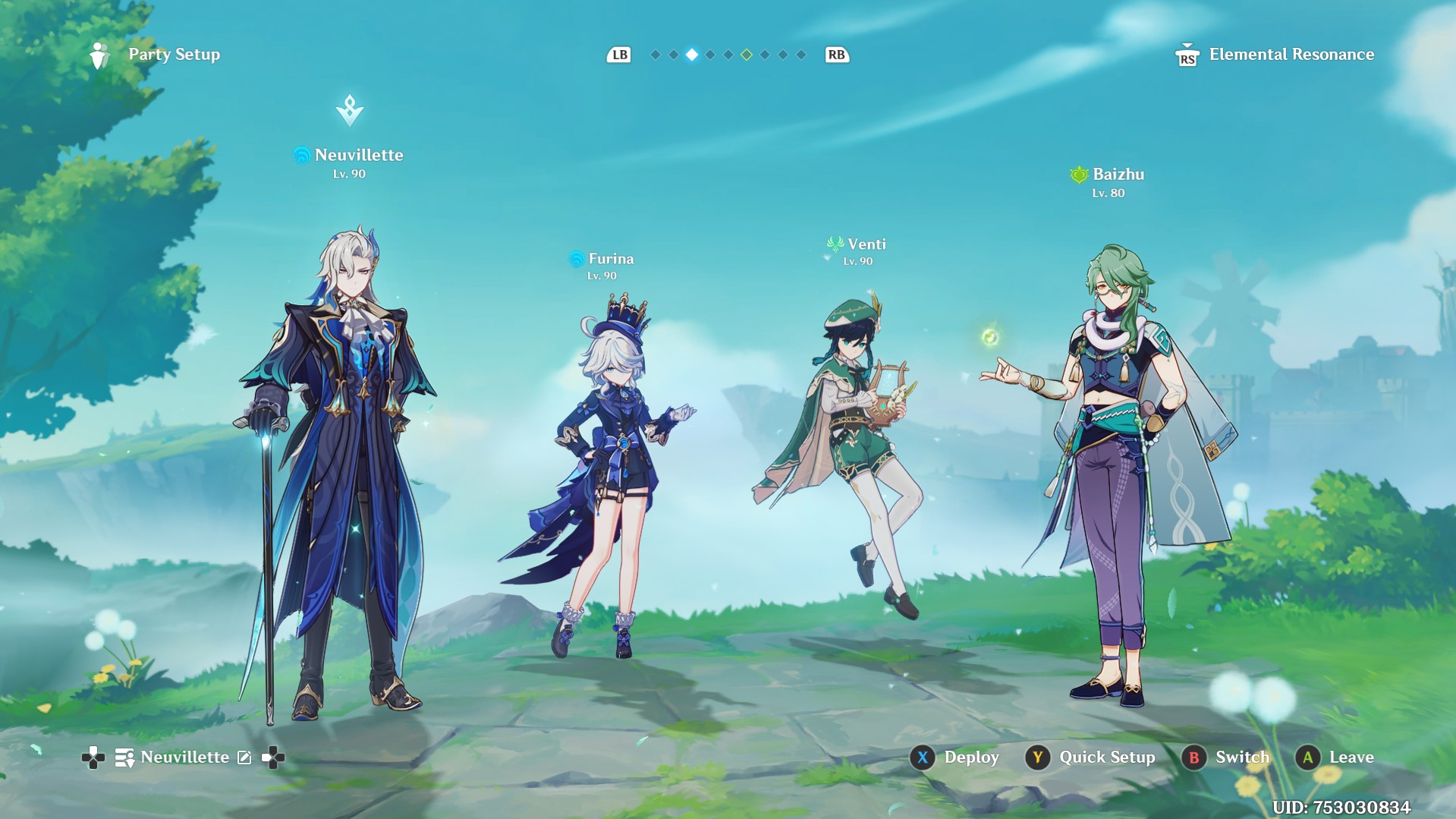Open the party list icon beside Neuvillette name
1456x819 pixels.
[124, 758]
